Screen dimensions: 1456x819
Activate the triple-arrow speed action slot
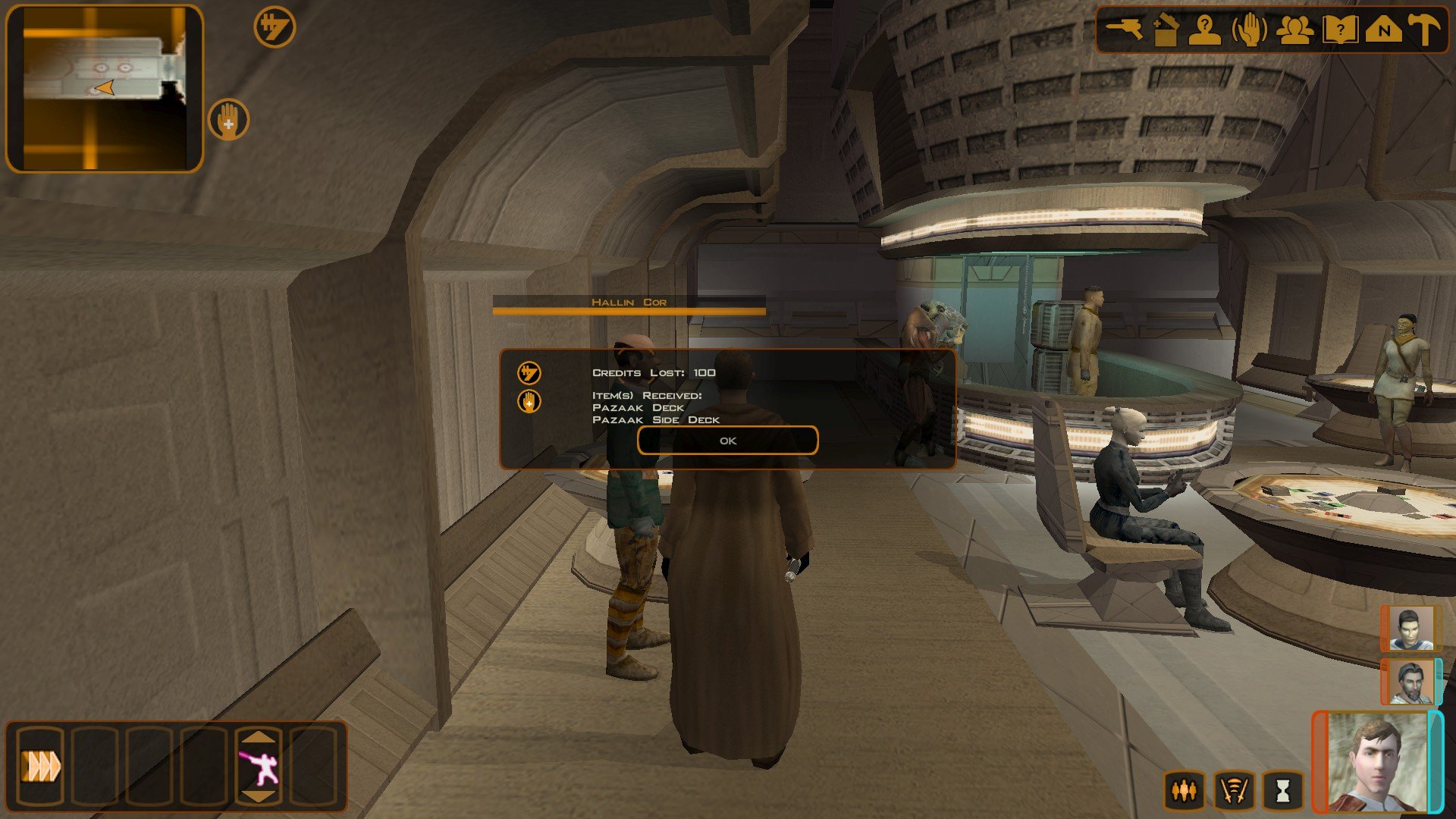coord(39,766)
